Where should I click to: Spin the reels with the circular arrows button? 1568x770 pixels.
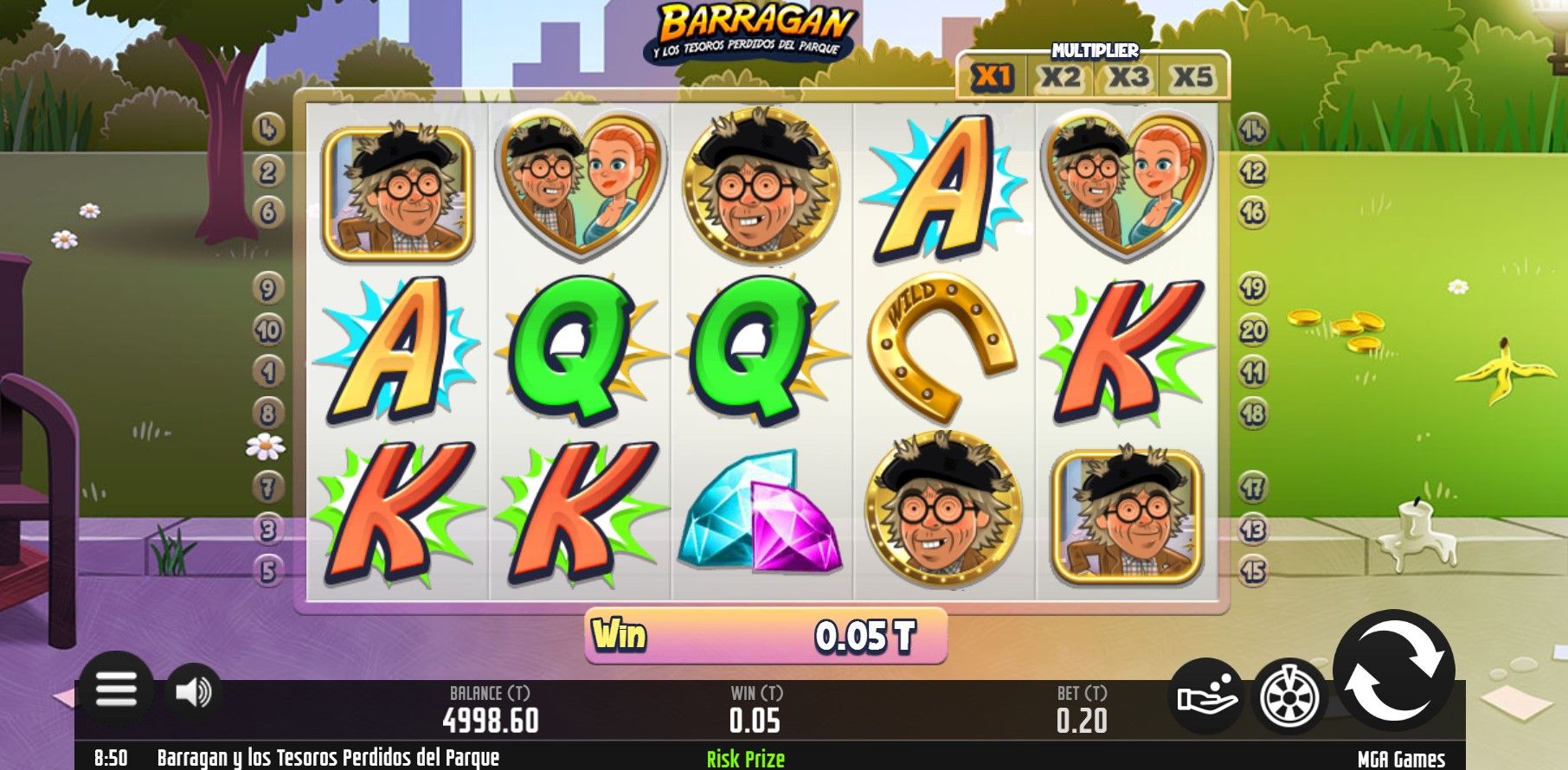(1393, 672)
